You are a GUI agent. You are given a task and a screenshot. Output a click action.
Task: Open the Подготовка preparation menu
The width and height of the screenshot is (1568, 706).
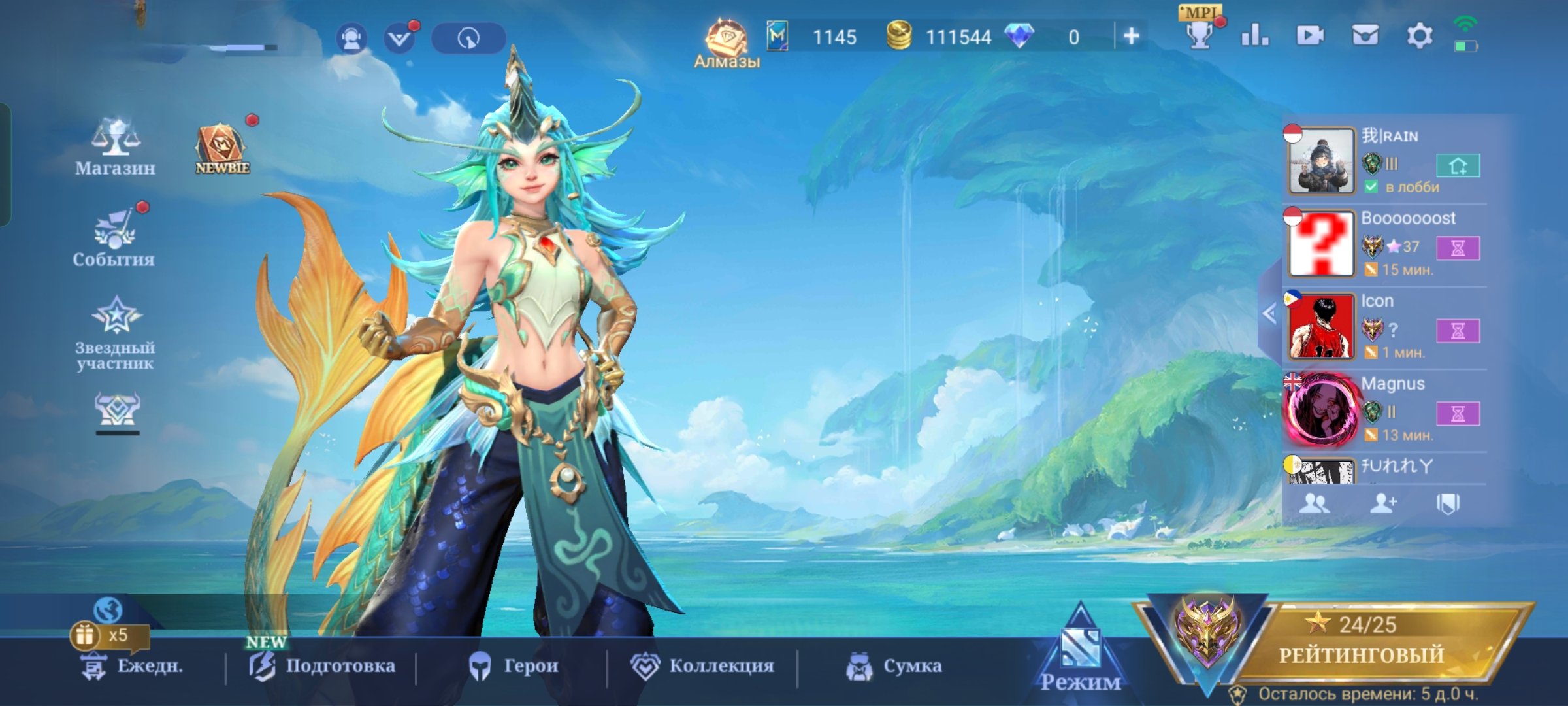pyautogui.click(x=322, y=666)
